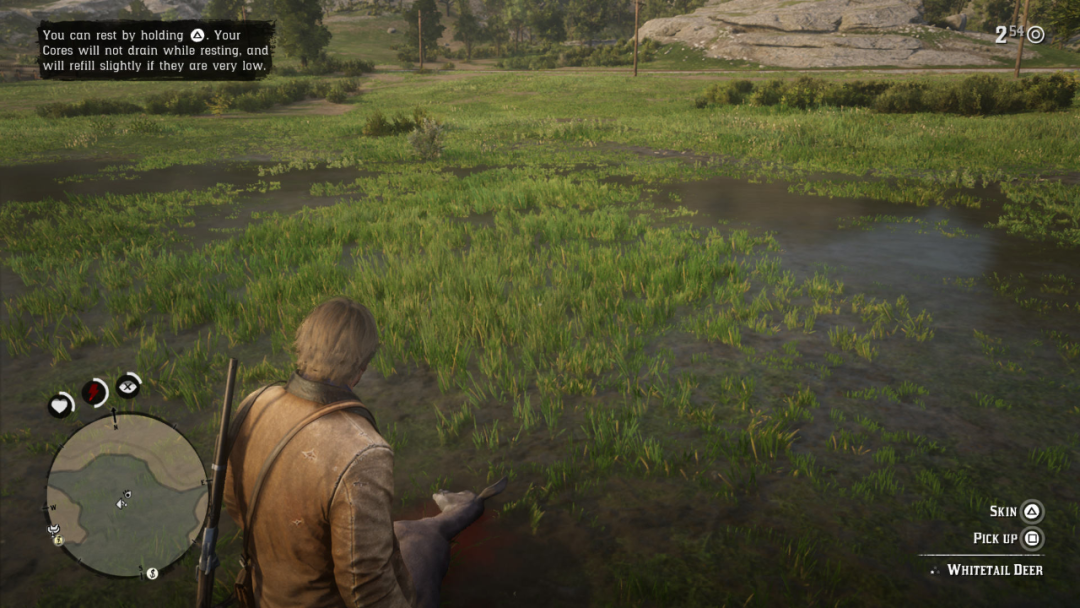Click the dollar sign marker on minimap edge
Screen dimensions: 1080x608
click(x=152, y=574)
